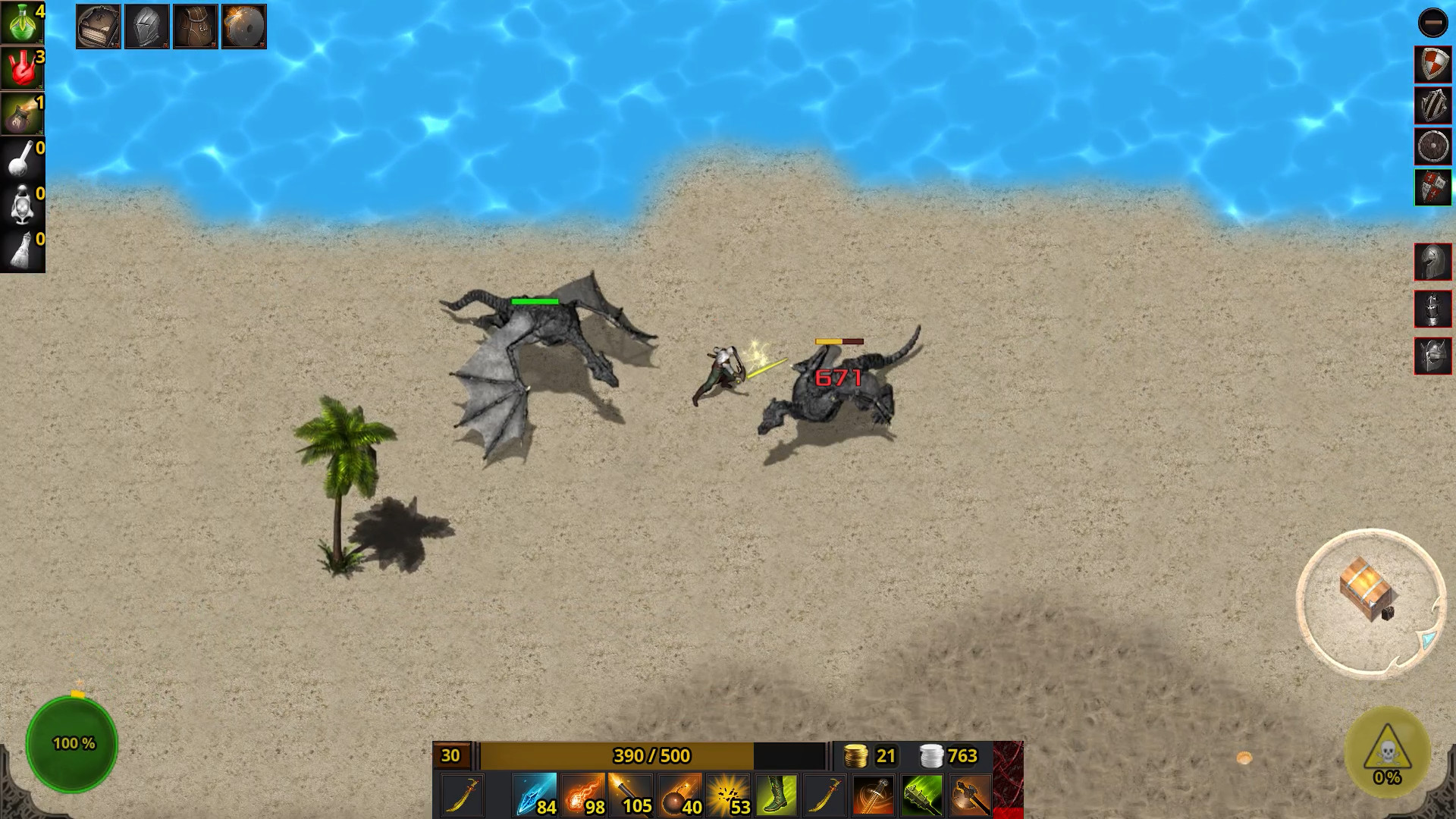This screenshot has width=1456, height=819.
Task: Click the round minus collapse button
Action: pyautogui.click(x=1432, y=23)
